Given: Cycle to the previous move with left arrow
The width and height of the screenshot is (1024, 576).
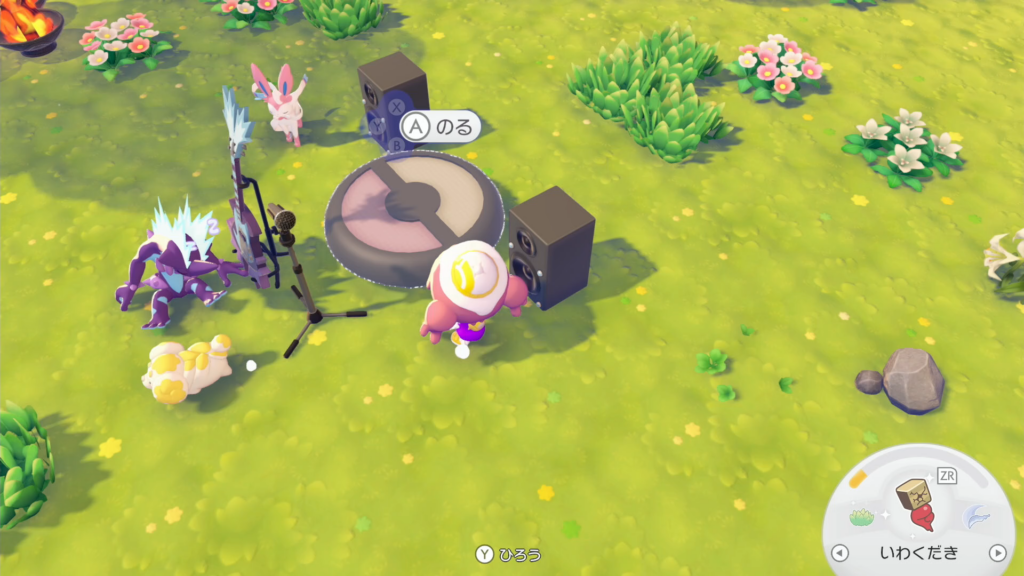Looking at the screenshot, I should click(x=840, y=553).
